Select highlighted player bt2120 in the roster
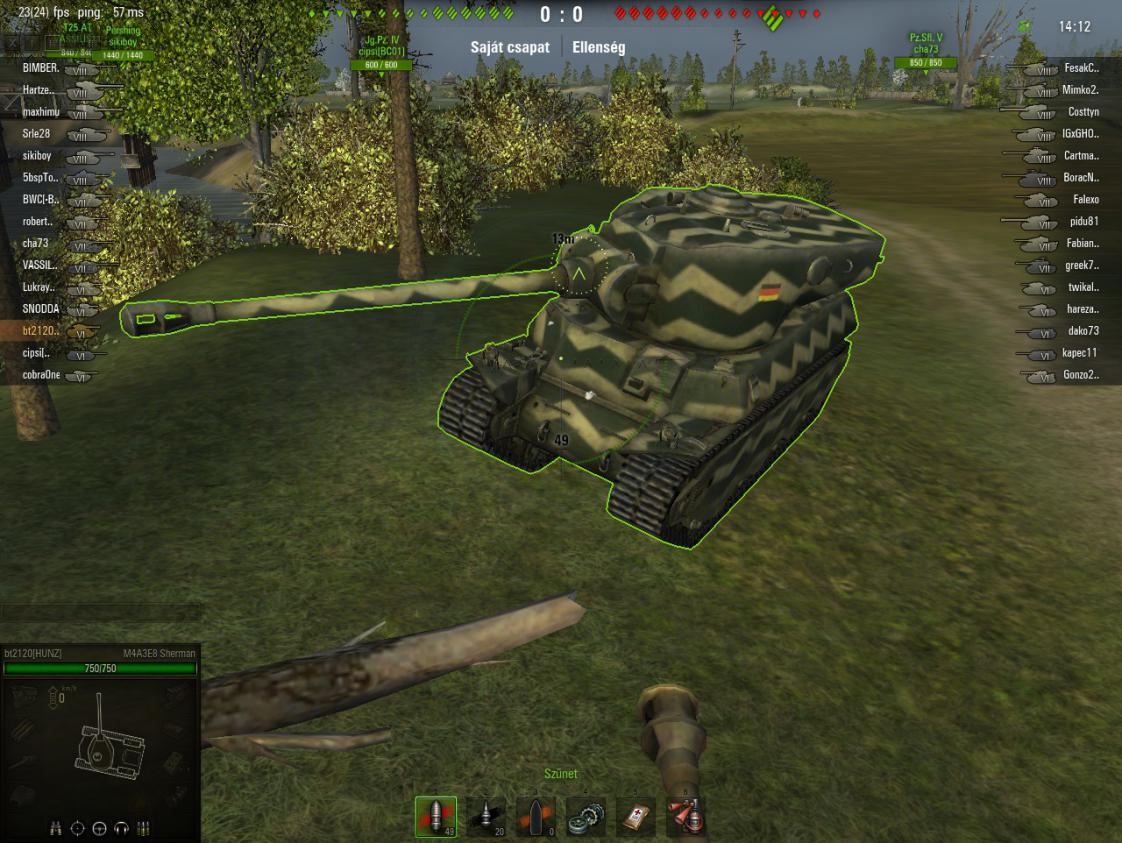1122x843 pixels. [x=40, y=331]
